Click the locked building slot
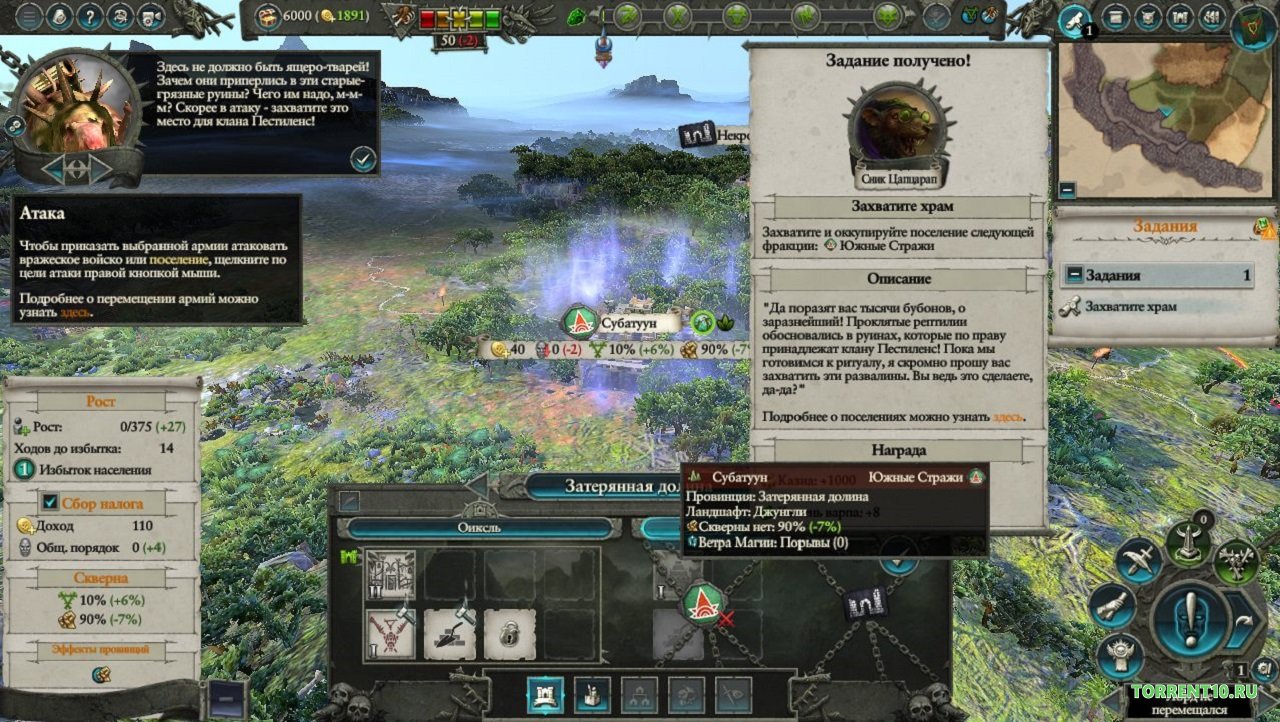This screenshot has width=1280, height=722. 509,635
